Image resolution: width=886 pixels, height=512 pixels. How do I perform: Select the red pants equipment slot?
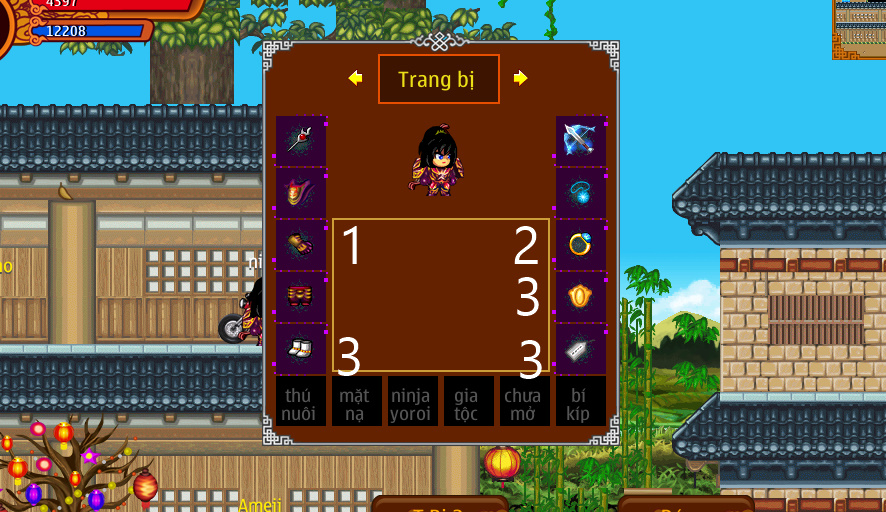(300, 296)
